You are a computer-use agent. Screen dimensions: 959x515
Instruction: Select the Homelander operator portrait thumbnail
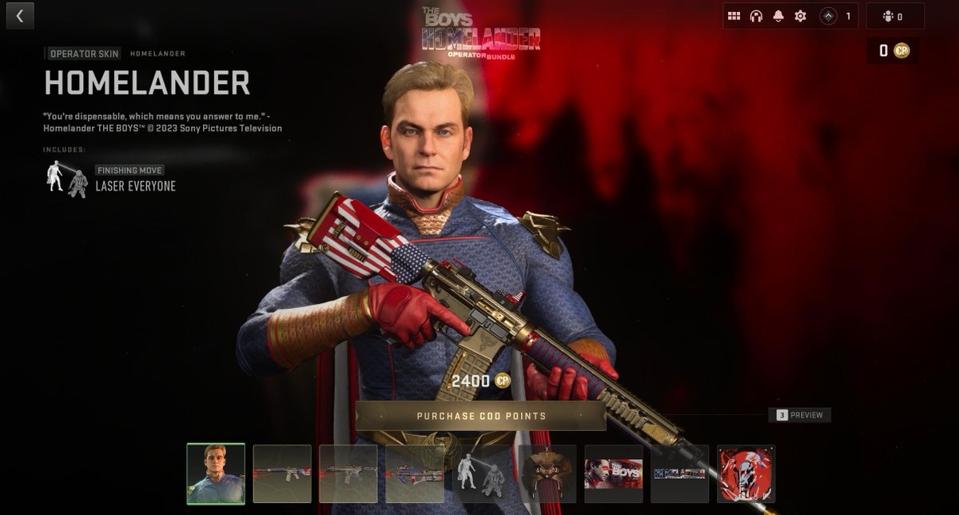(215, 474)
